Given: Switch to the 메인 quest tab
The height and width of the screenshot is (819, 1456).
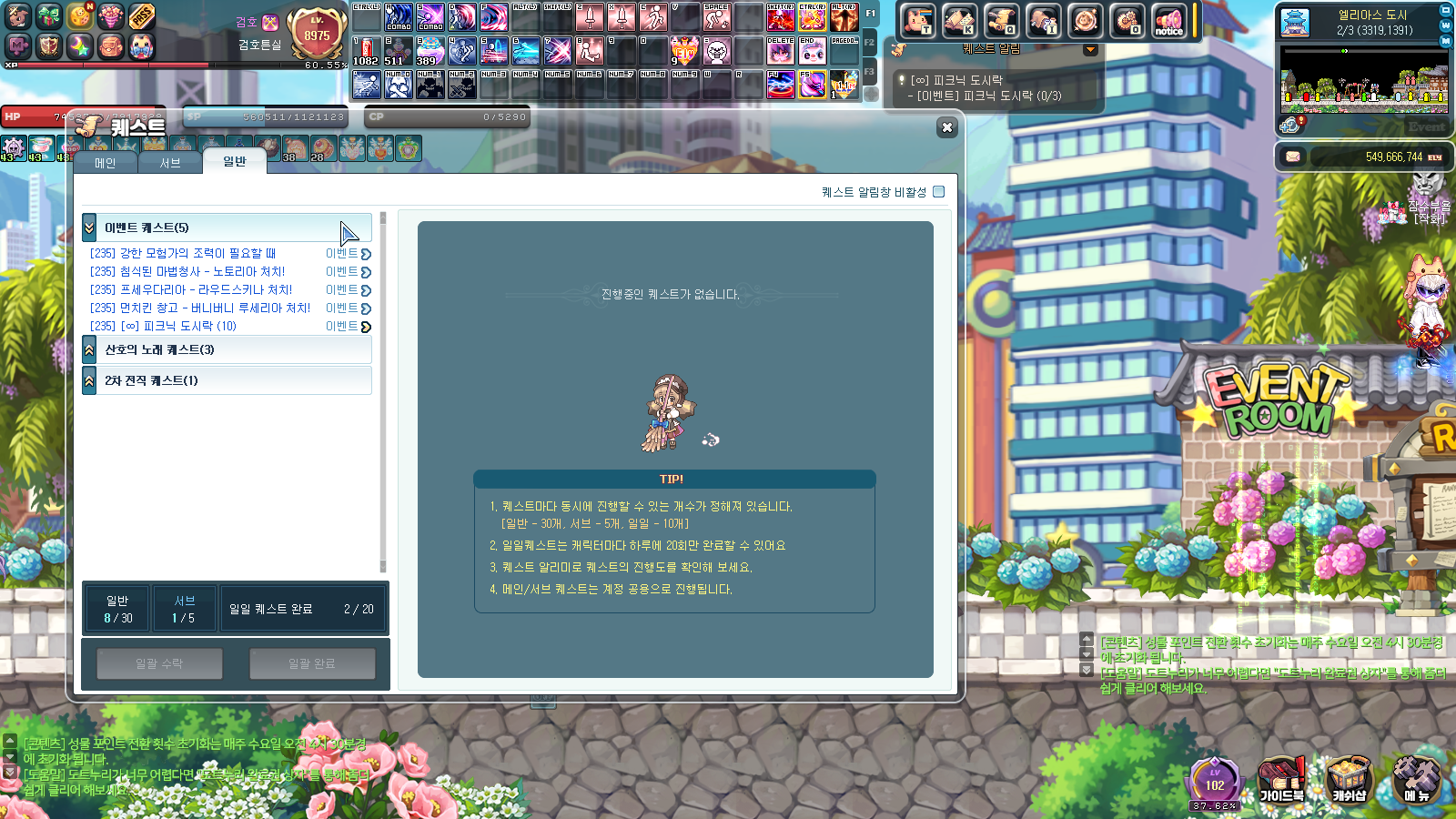Looking at the screenshot, I should (106, 163).
